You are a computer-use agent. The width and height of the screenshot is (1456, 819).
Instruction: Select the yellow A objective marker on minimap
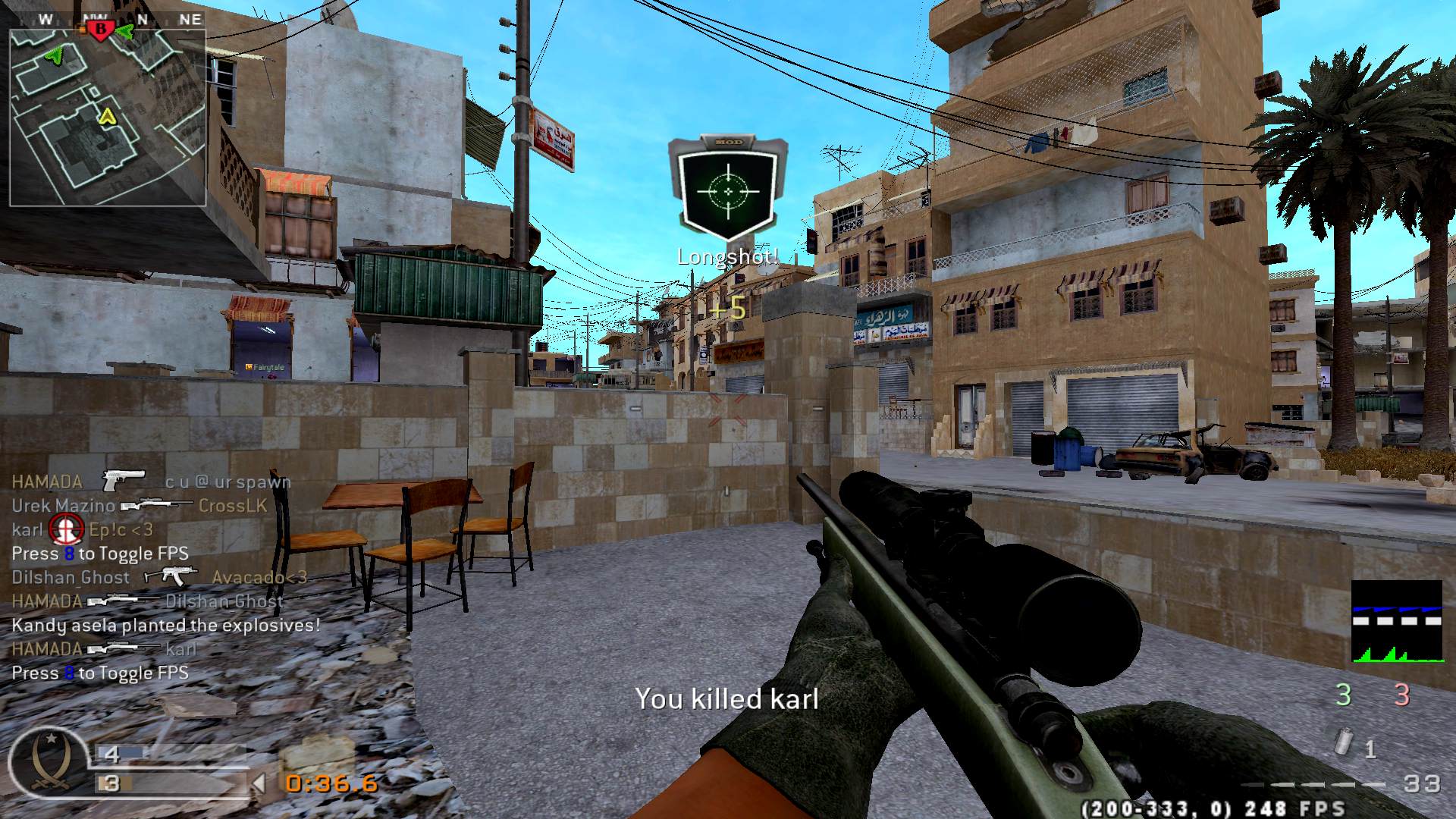(x=107, y=116)
